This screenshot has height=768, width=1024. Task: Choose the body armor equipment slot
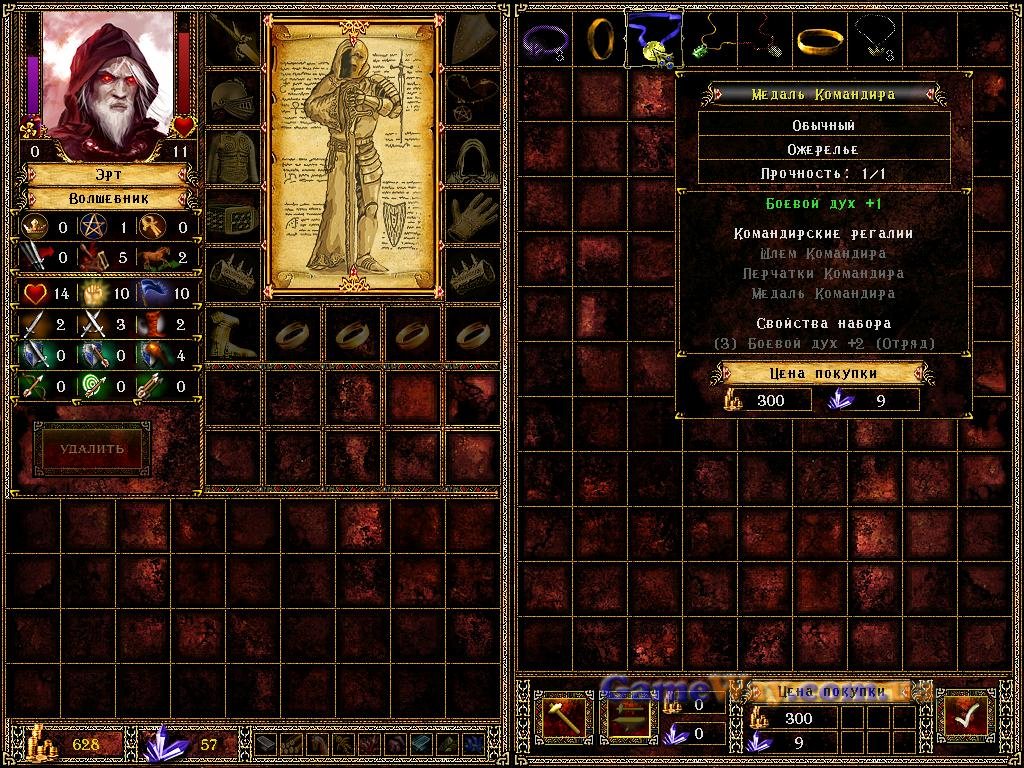click(233, 157)
